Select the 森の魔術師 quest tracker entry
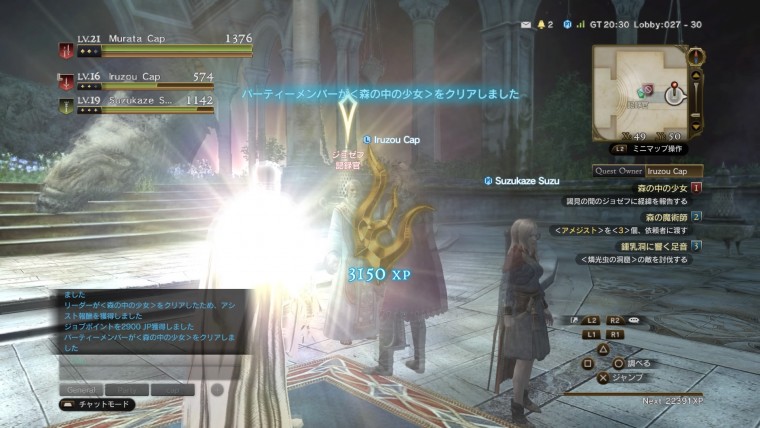Image resolution: width=760 pixels, height=428 pixels. click(x=663, y=216)
